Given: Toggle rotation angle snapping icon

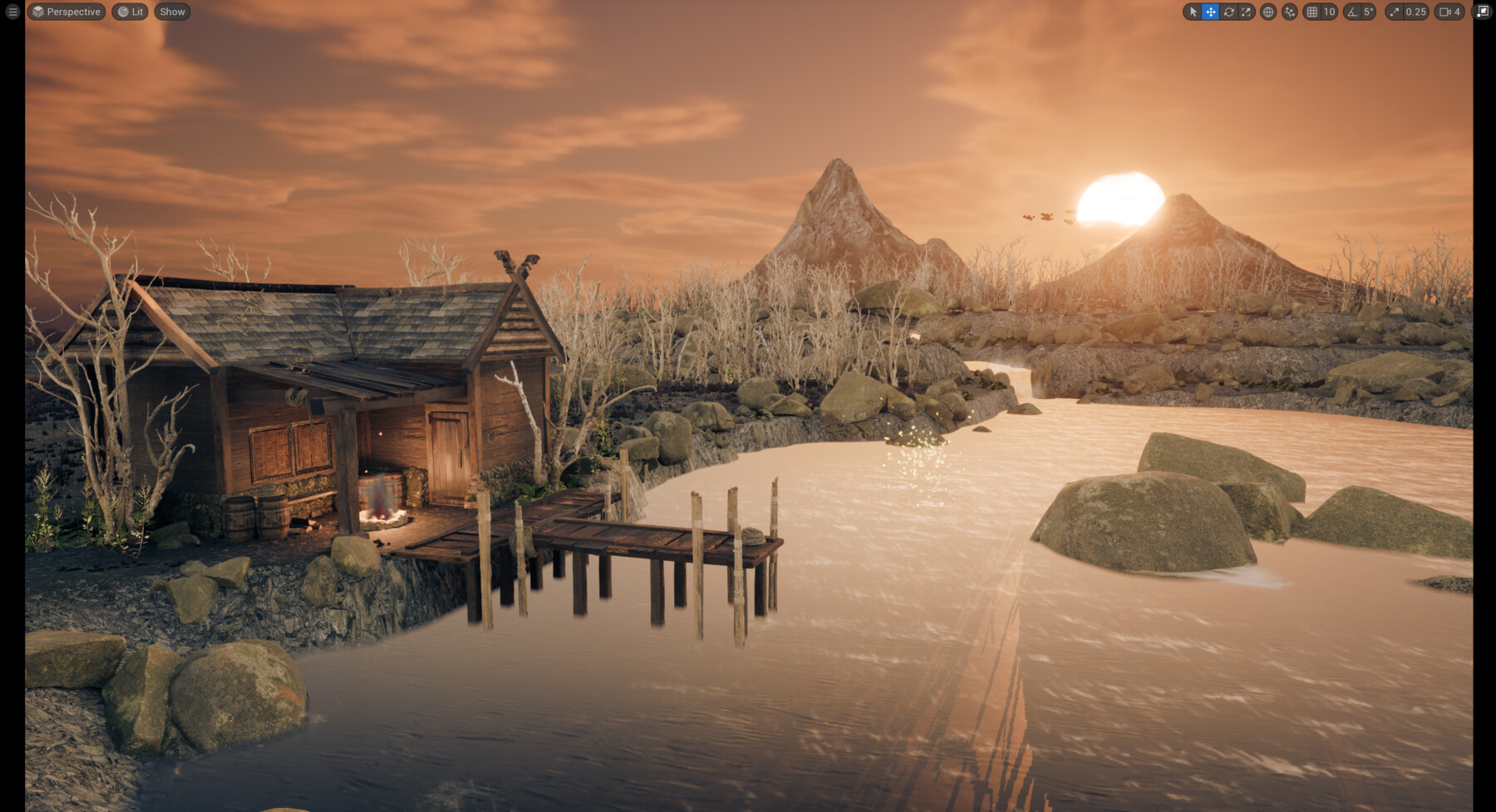Looking at the screenshot, I should click(1352, 12).
